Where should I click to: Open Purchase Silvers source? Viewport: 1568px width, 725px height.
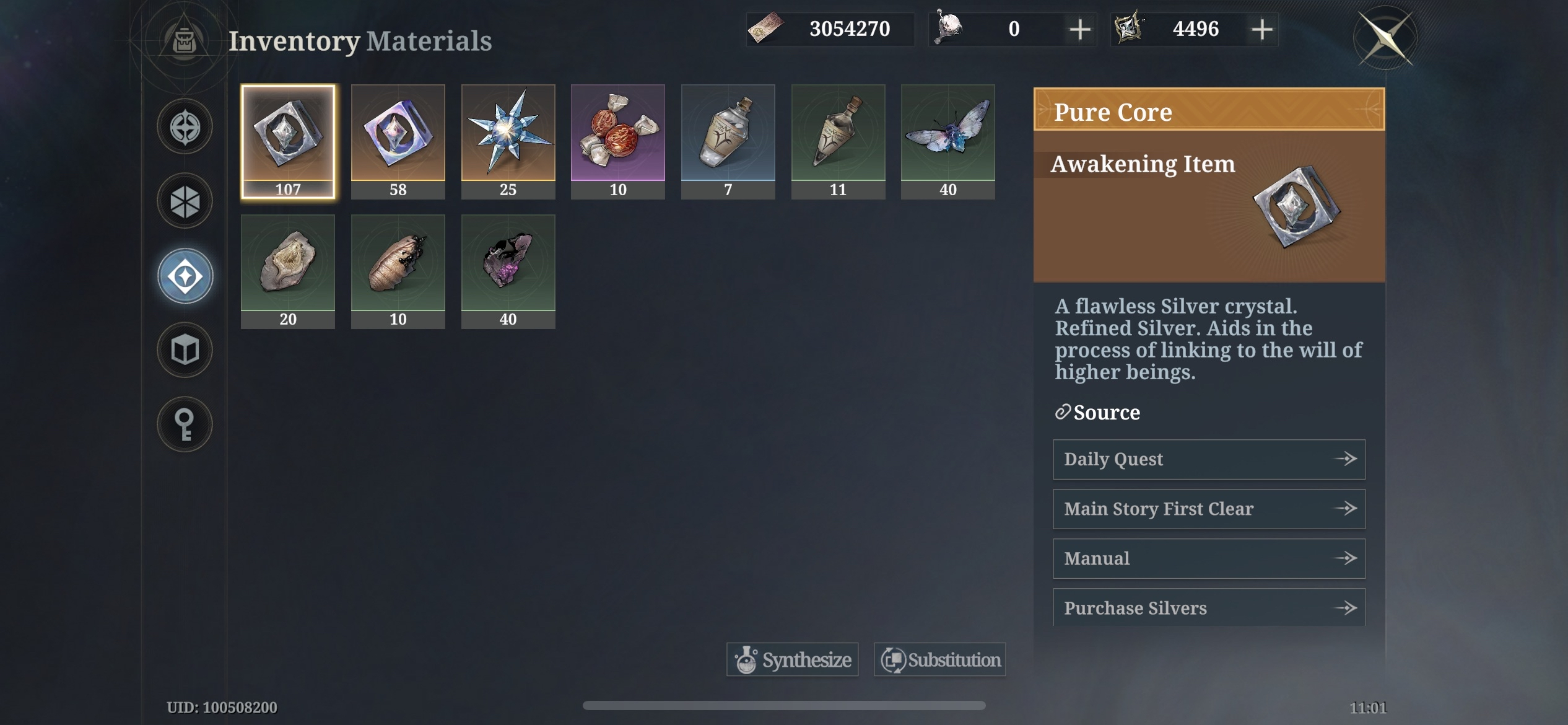1209,608
